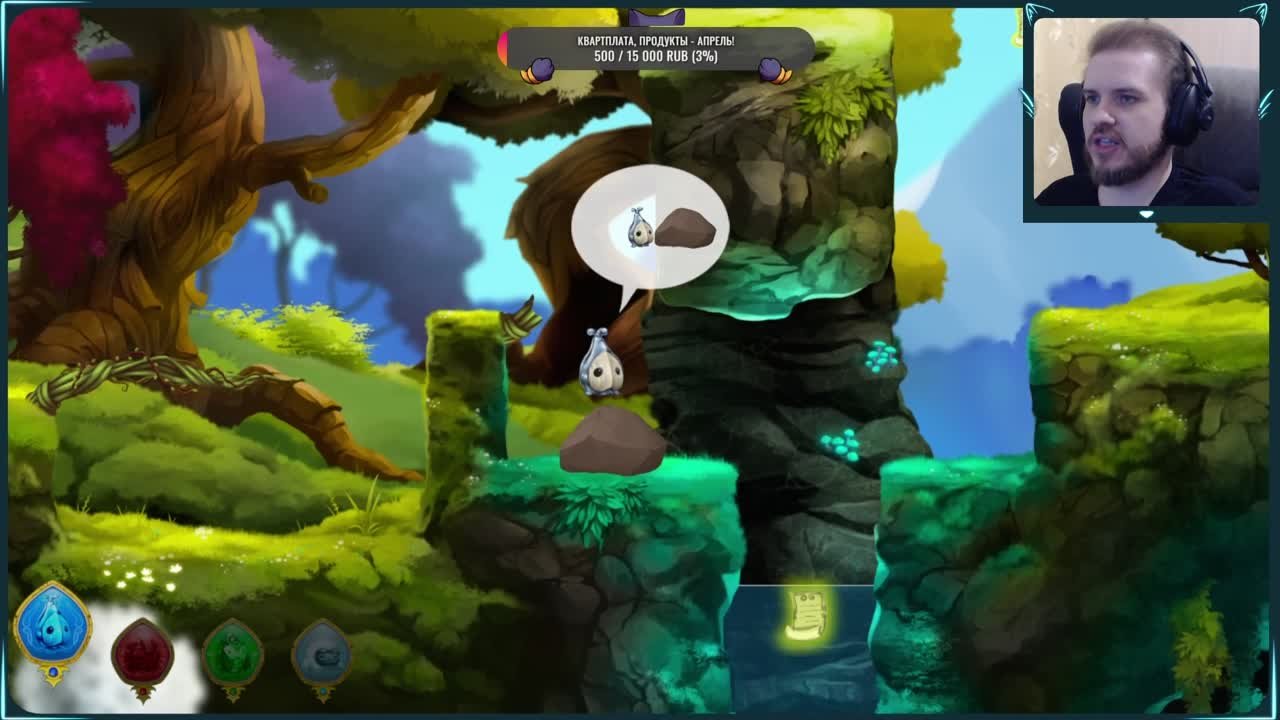
Task: Activate the grey stone form icon
Action: 321,655
